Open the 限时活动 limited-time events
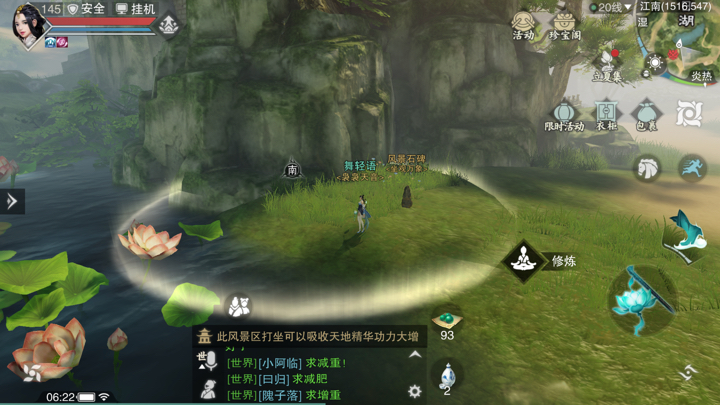Screen dimensions: 720x405 tap(565, 114)
